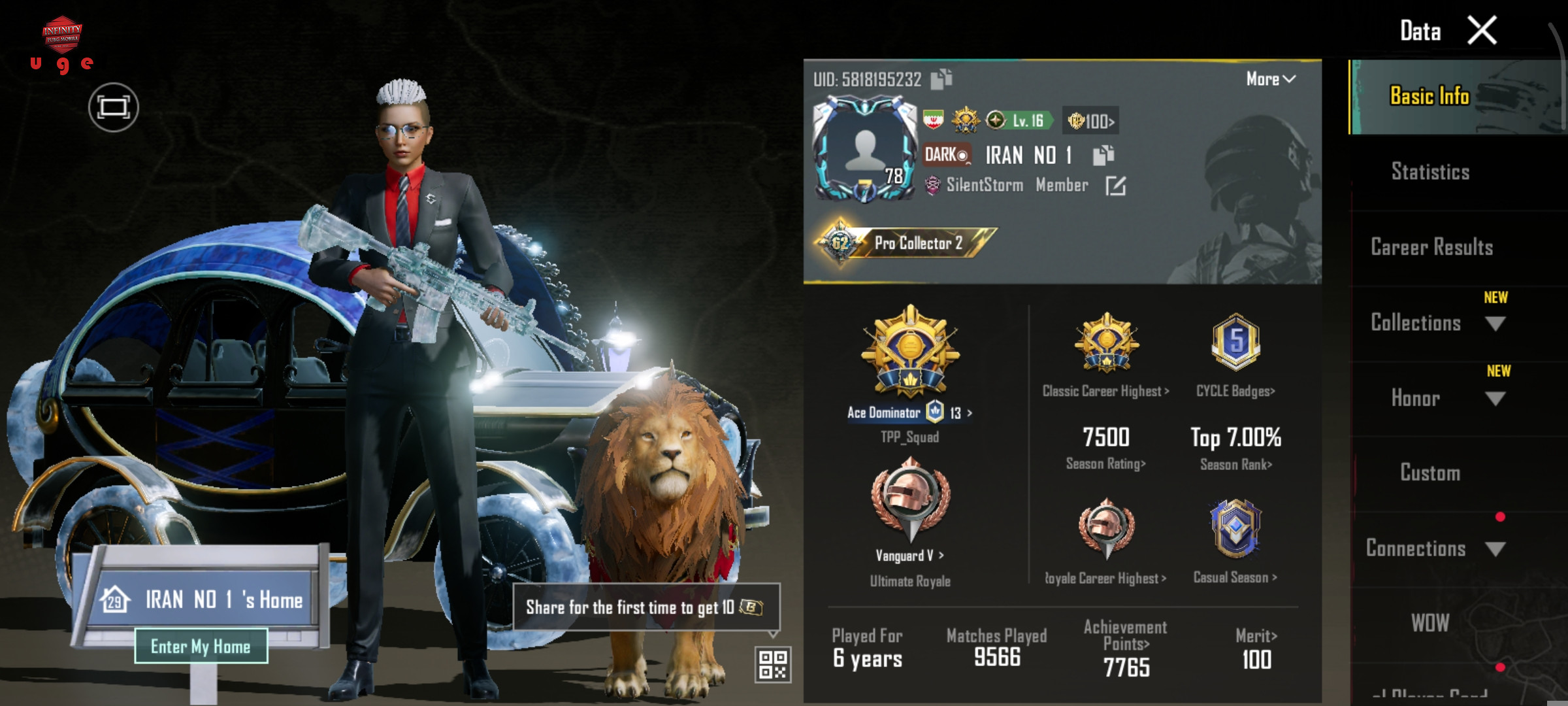Switch to the Statistics tab
The height and width of the screenshot is (706, 1568).
tap(1430, 172)
